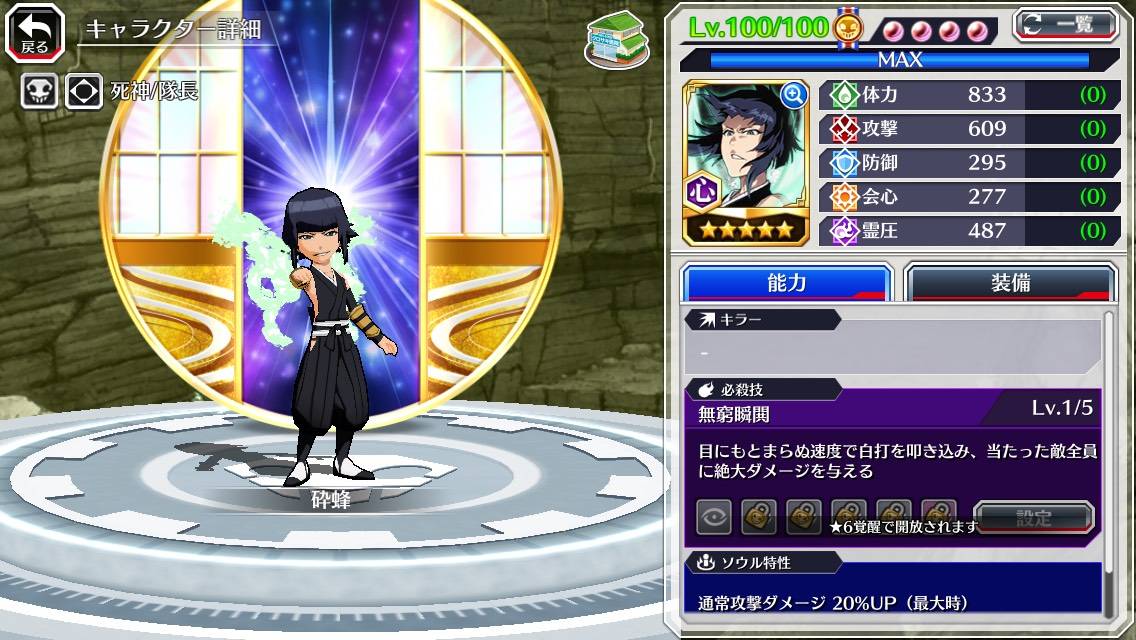Click the diamond attribute icon beside 死神/隊長
The width and height of the screenshot is (1136, 640).
point(84,91)
